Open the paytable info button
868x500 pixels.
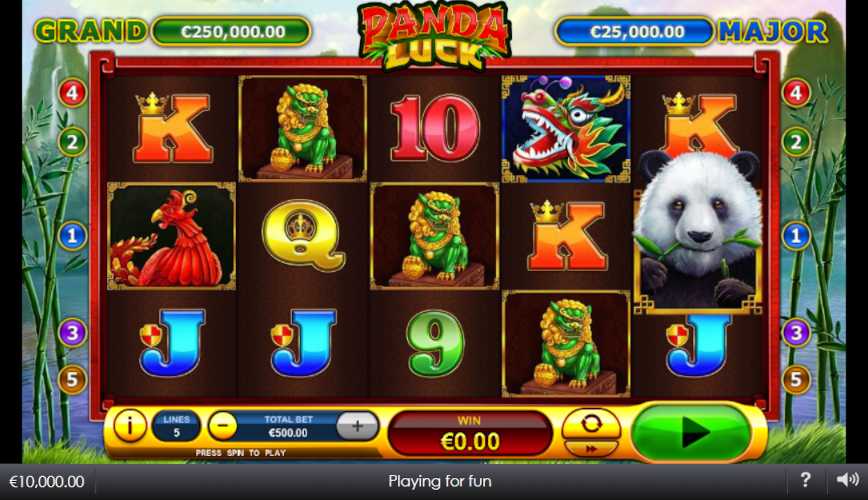129,426
